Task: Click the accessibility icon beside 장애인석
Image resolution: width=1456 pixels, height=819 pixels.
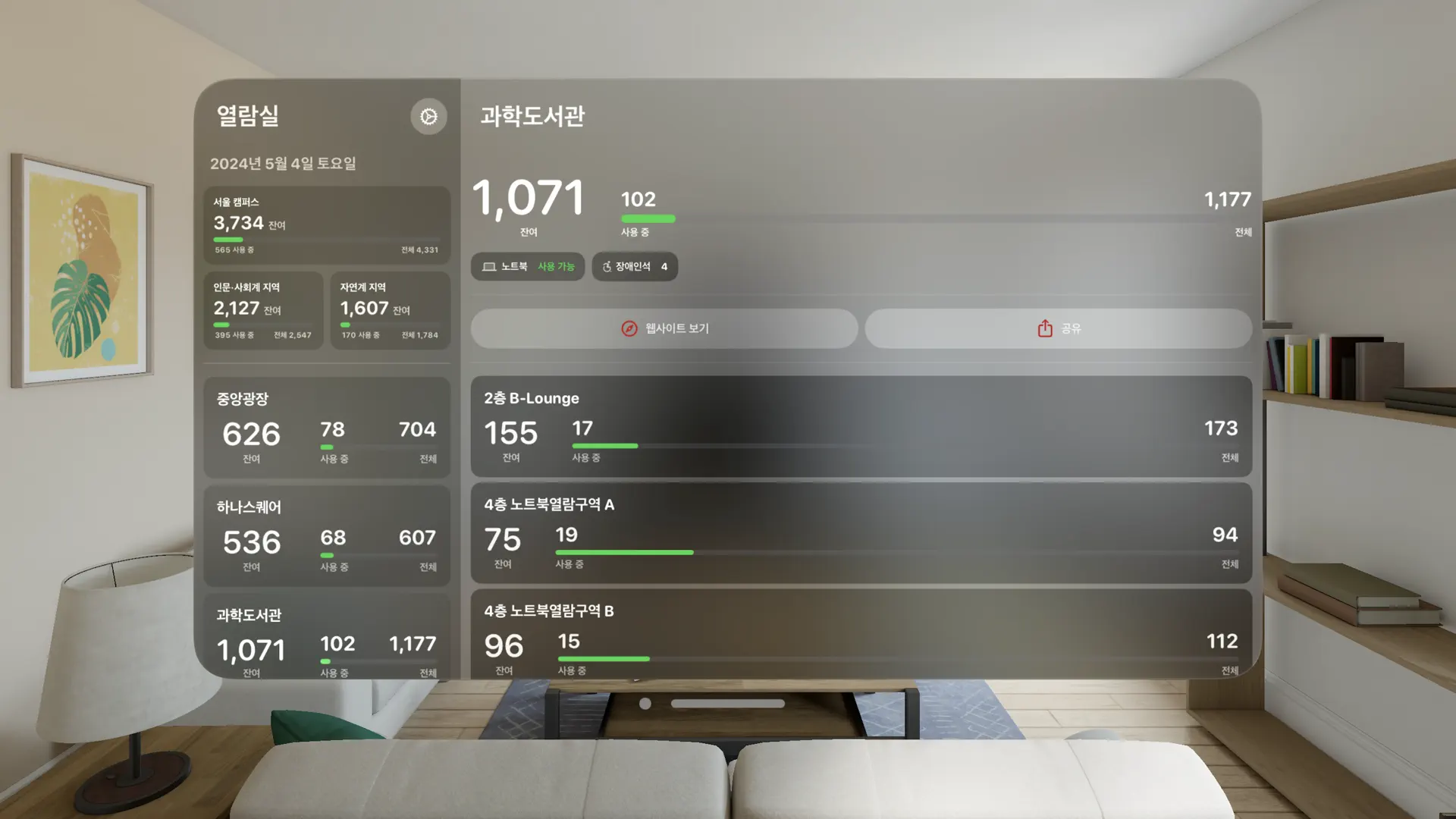Action: [x=606, y=267]
